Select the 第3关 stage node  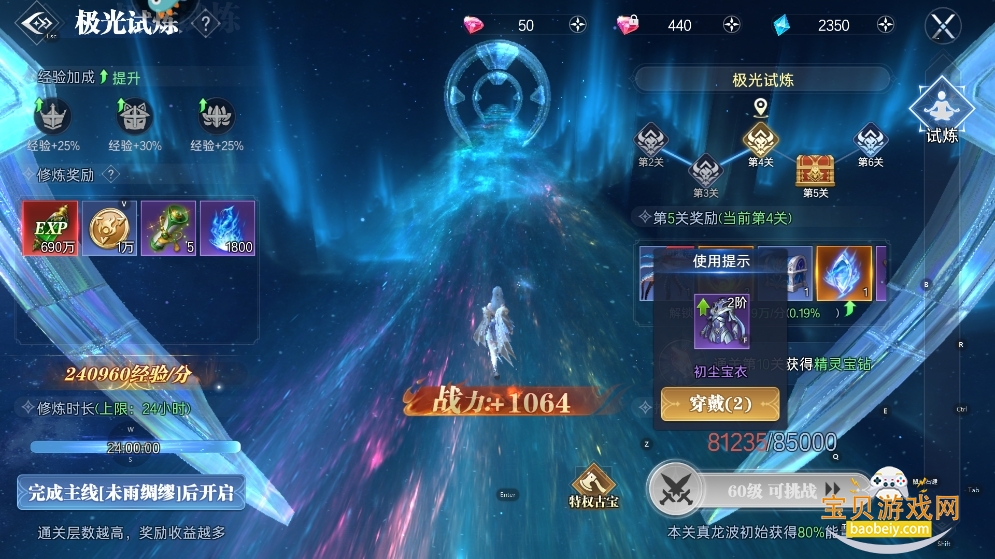click(706, 170)
